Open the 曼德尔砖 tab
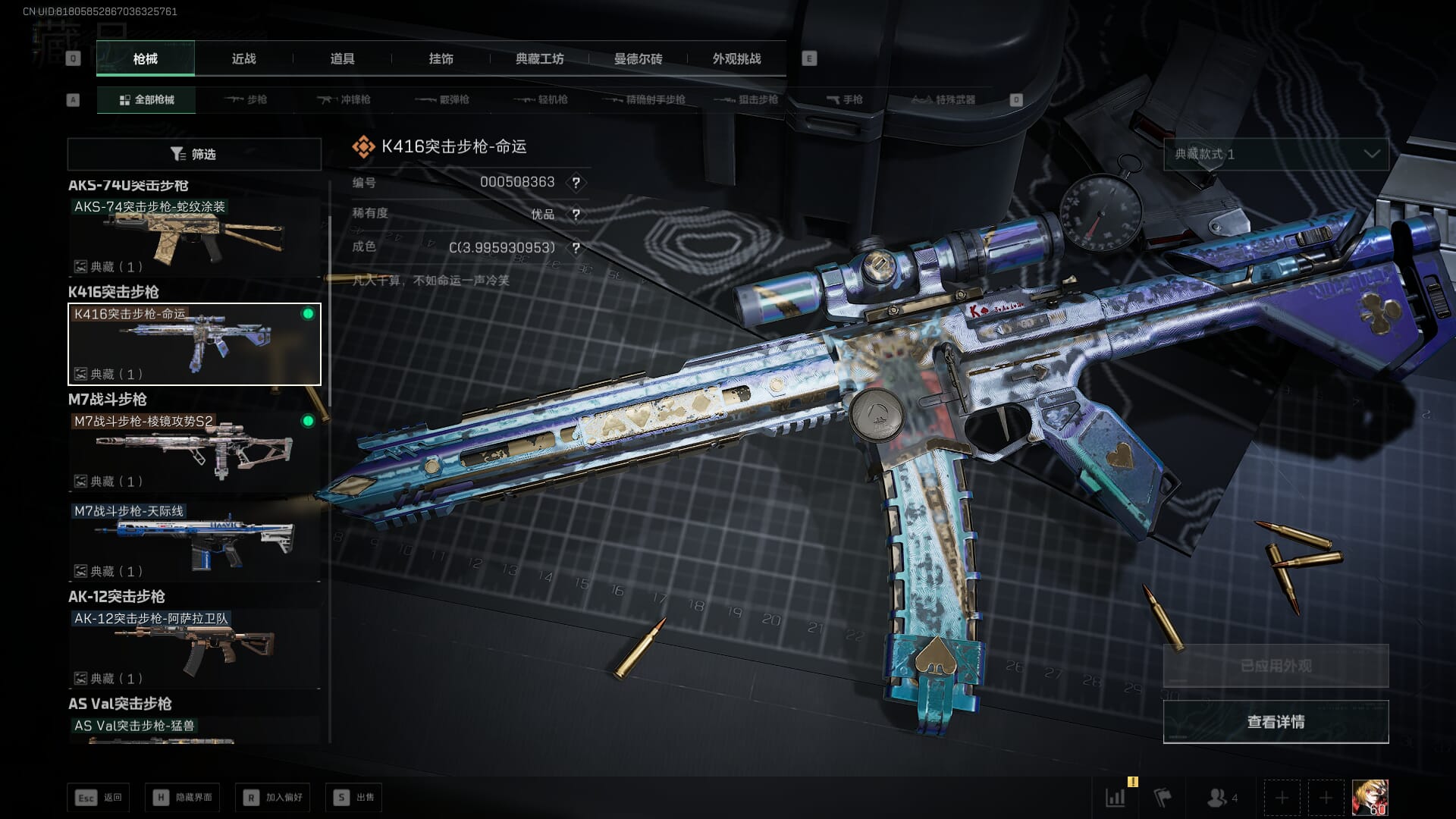The height and width of the screenshot is (819, 1456). point(638,59)
